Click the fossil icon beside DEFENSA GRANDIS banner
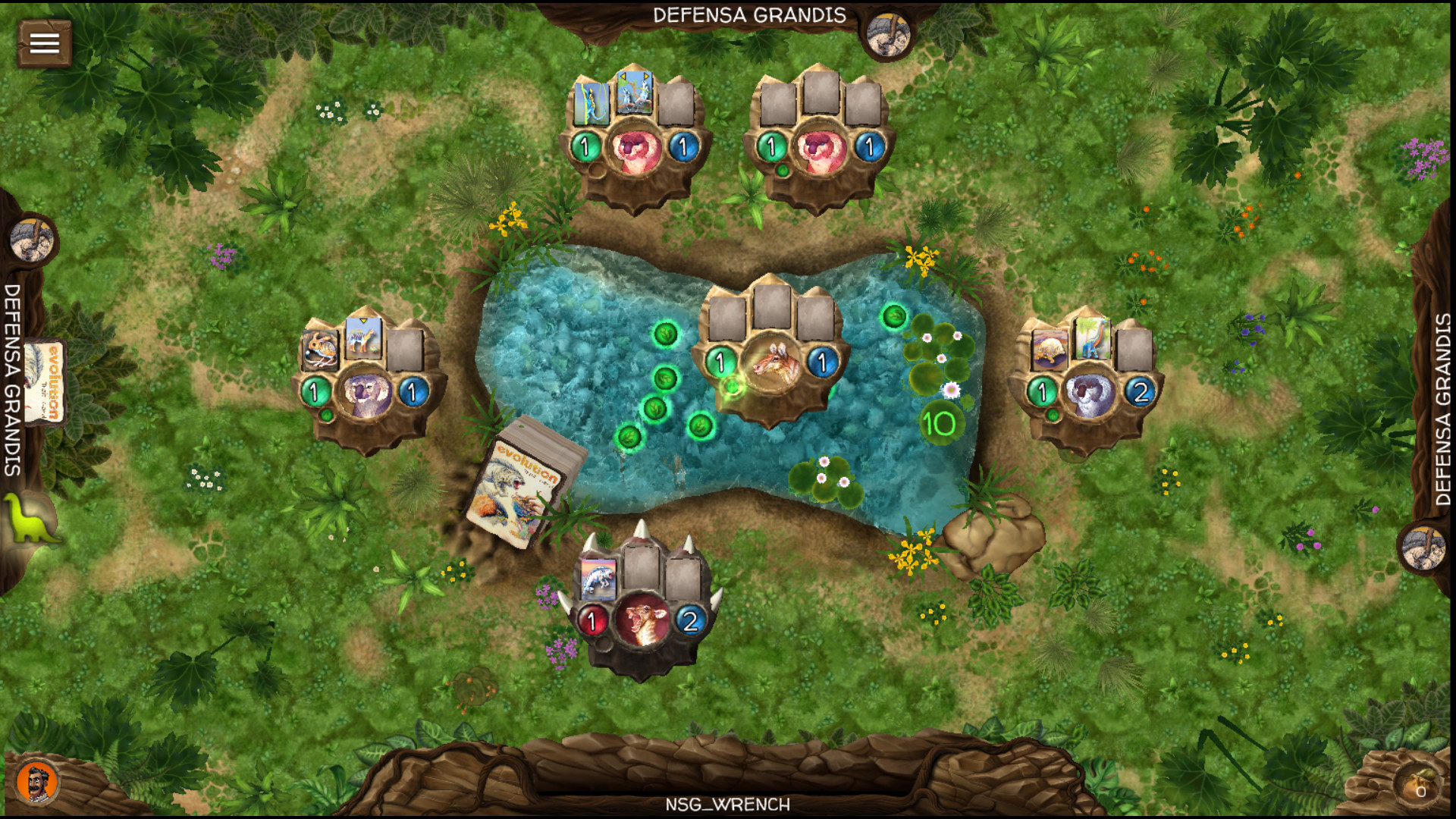Image resolution: width=1456 pixels, height=819 pixels. (887, 36)
